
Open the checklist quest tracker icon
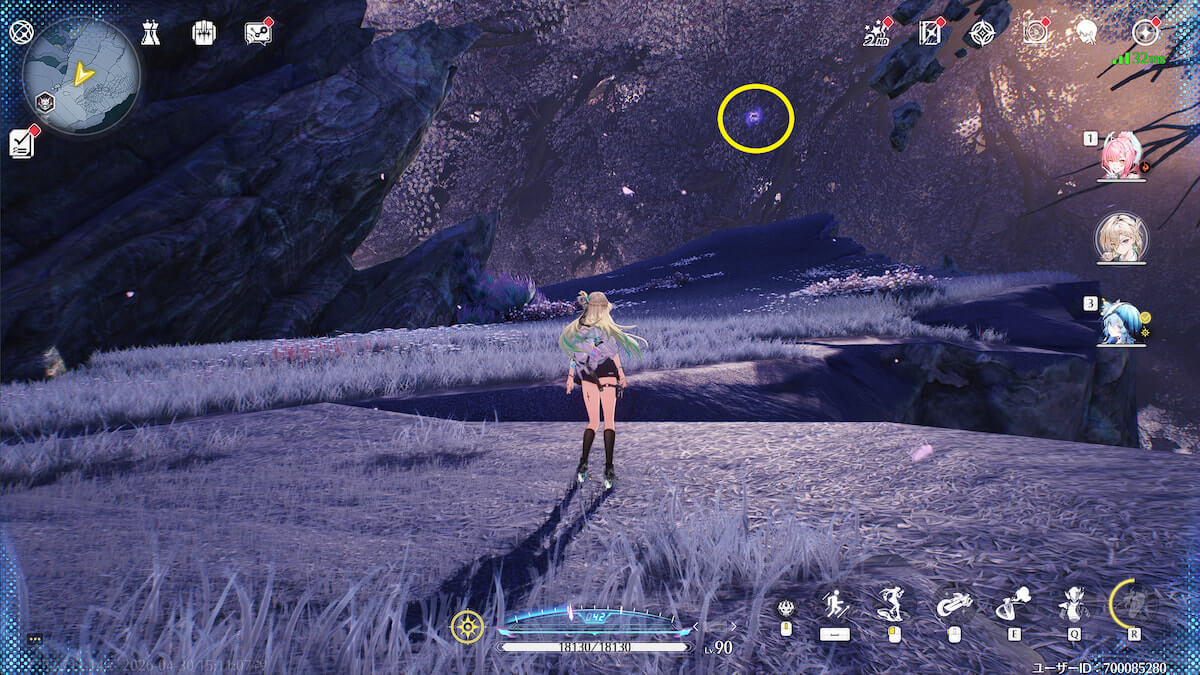pyautogui.click(x=22, y=143)
